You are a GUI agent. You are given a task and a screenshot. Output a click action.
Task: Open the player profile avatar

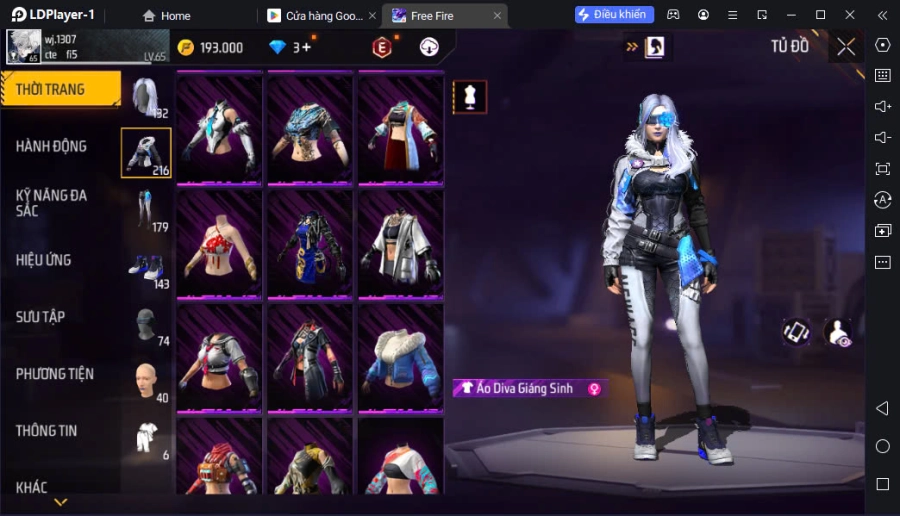[x=22, y=47]
